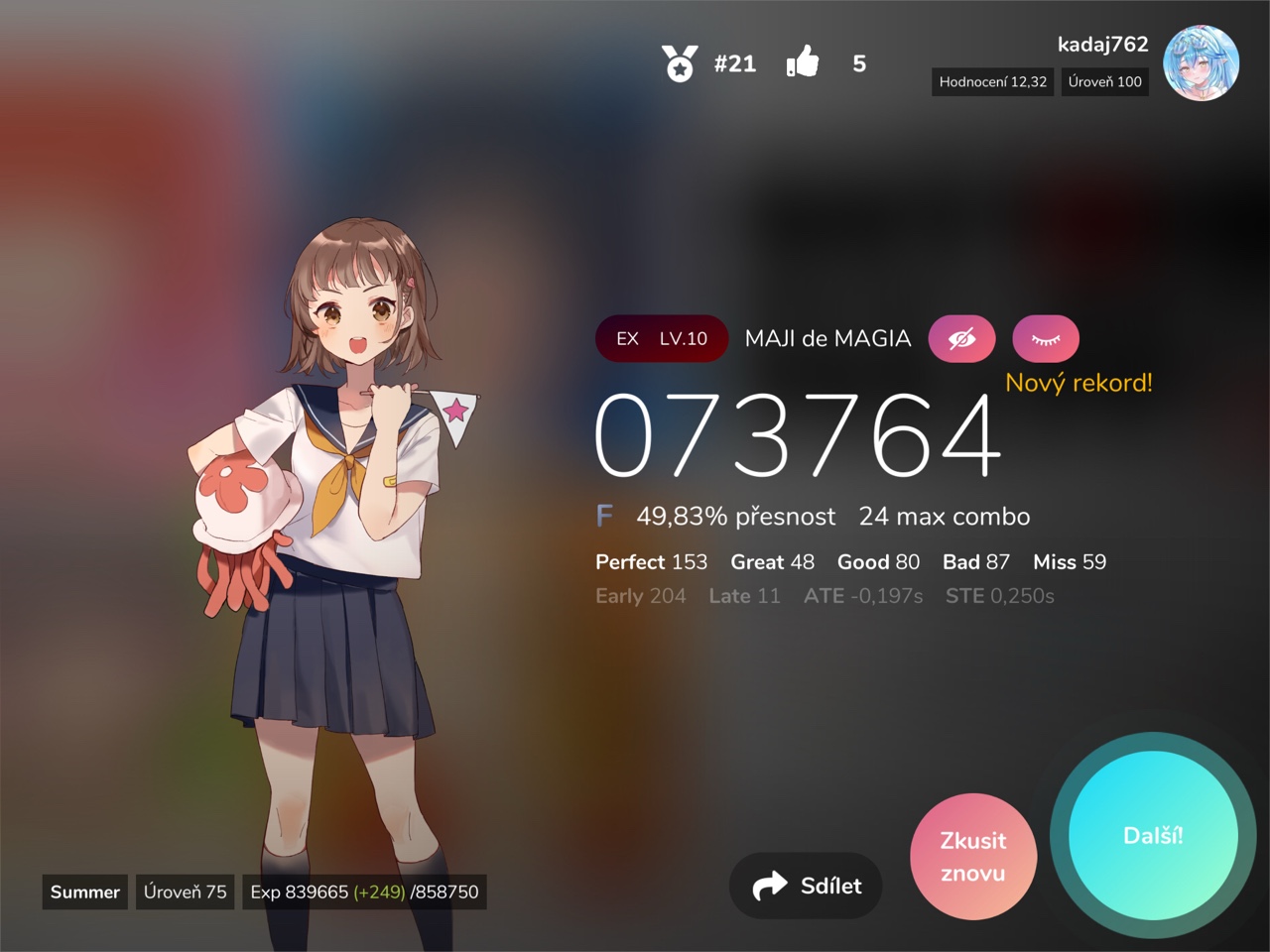
Task: Click the Další! next button
Action: pos(1153,836)
